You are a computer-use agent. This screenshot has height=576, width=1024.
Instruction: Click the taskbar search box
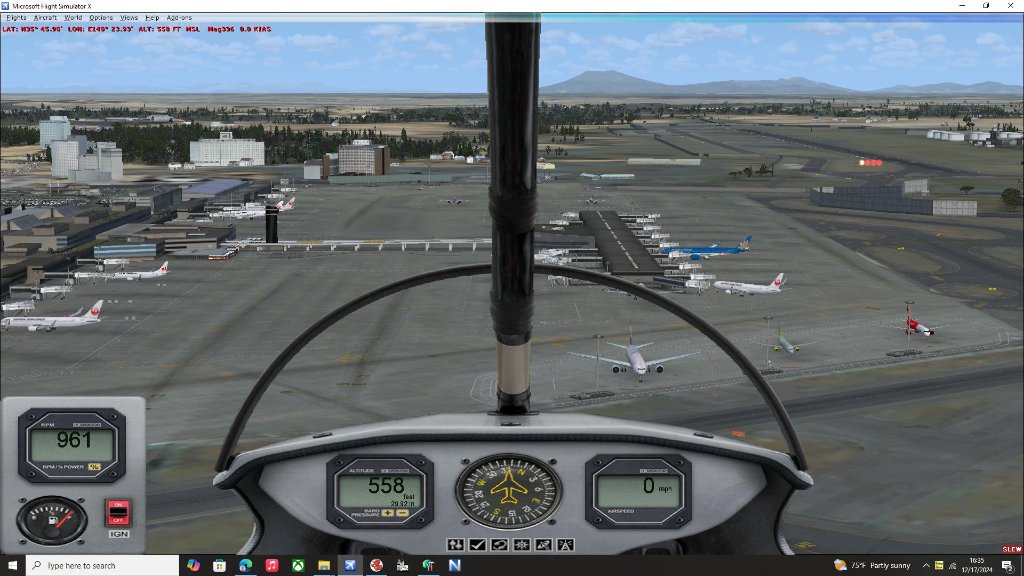(x=100, y=565)
